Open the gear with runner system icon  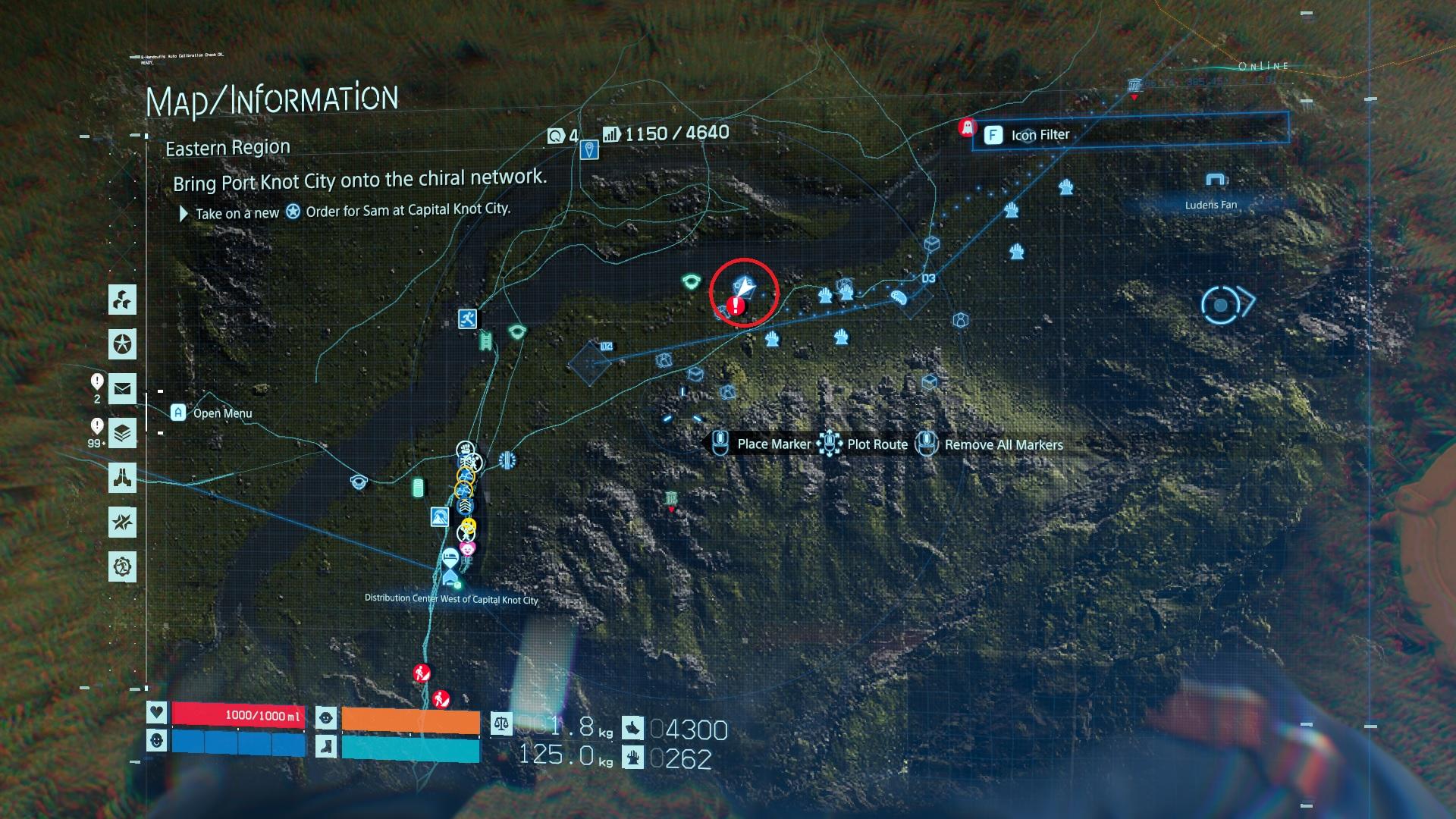tap(122, 566)
